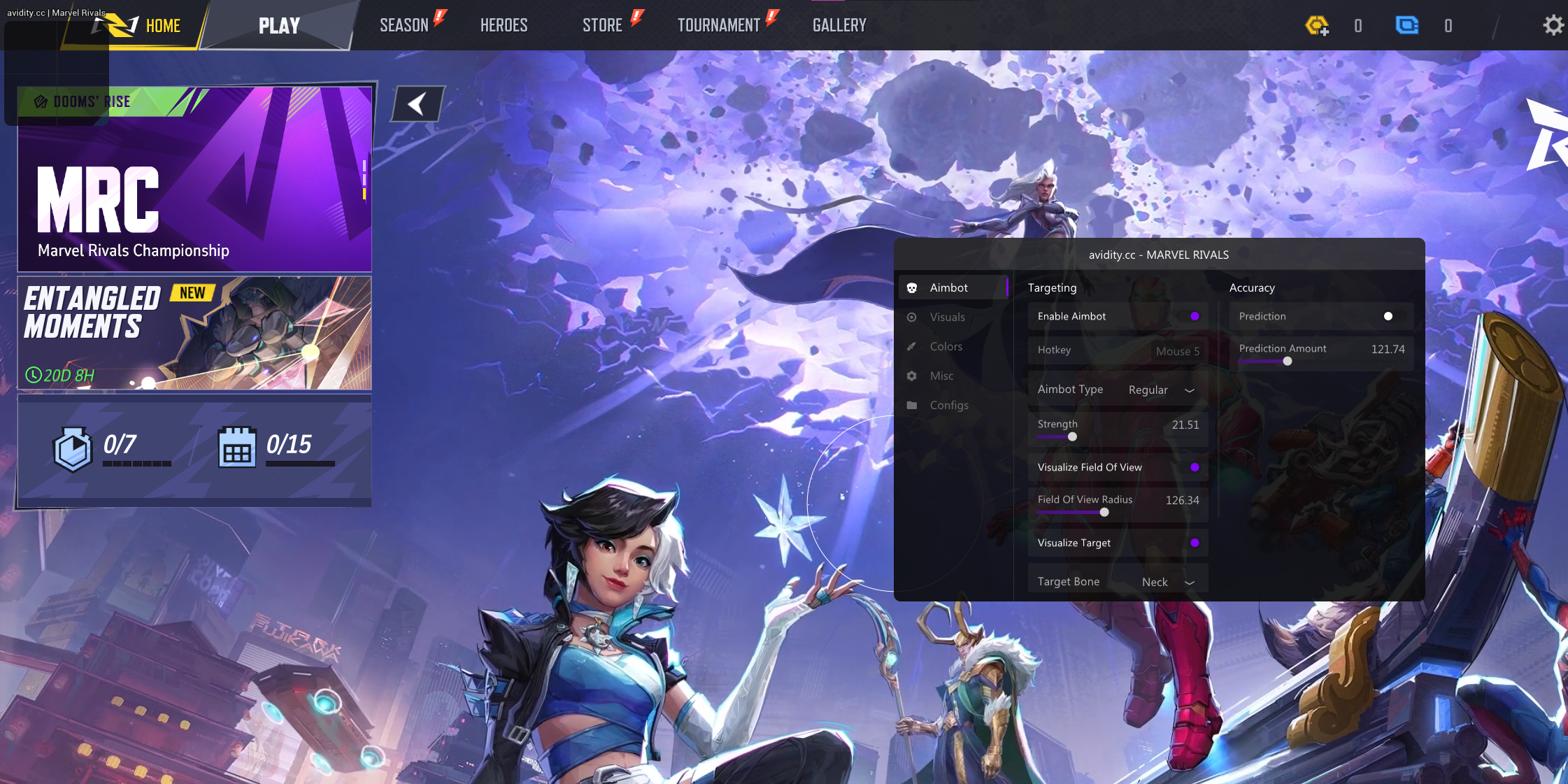Open the Target Bone dropdown
Screen dimensions: 1568x784
click(x=1168, y=582)
